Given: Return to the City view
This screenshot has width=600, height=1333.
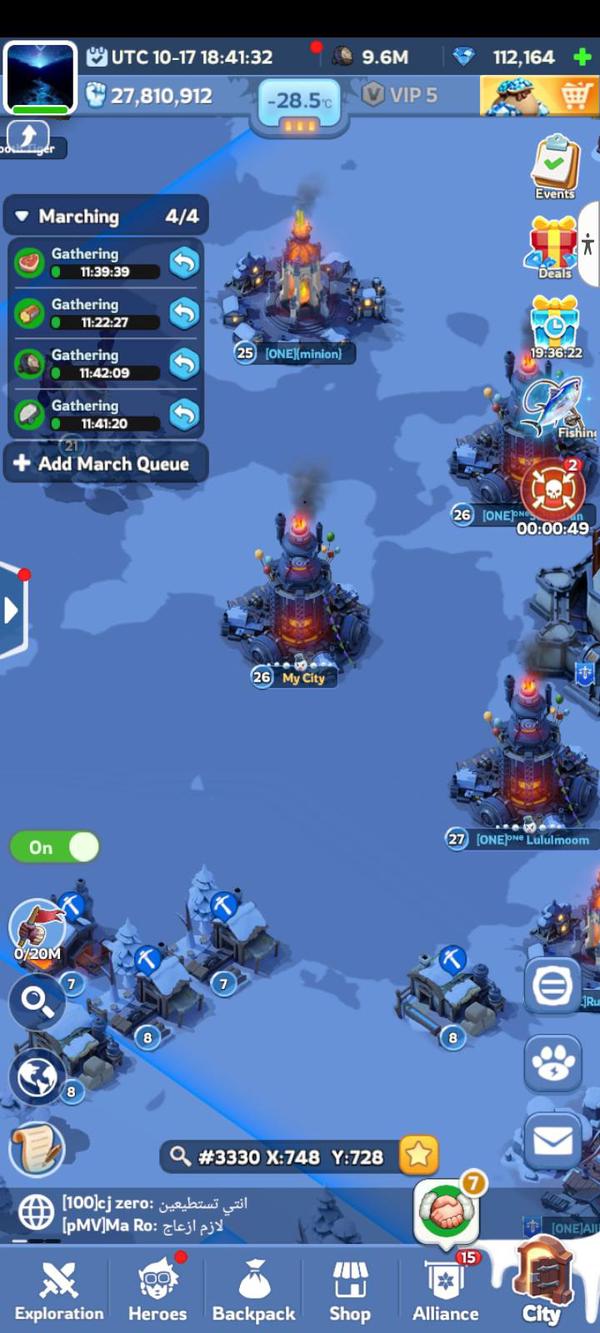Looking at the screenshot, I should (x=542, y=1283).
